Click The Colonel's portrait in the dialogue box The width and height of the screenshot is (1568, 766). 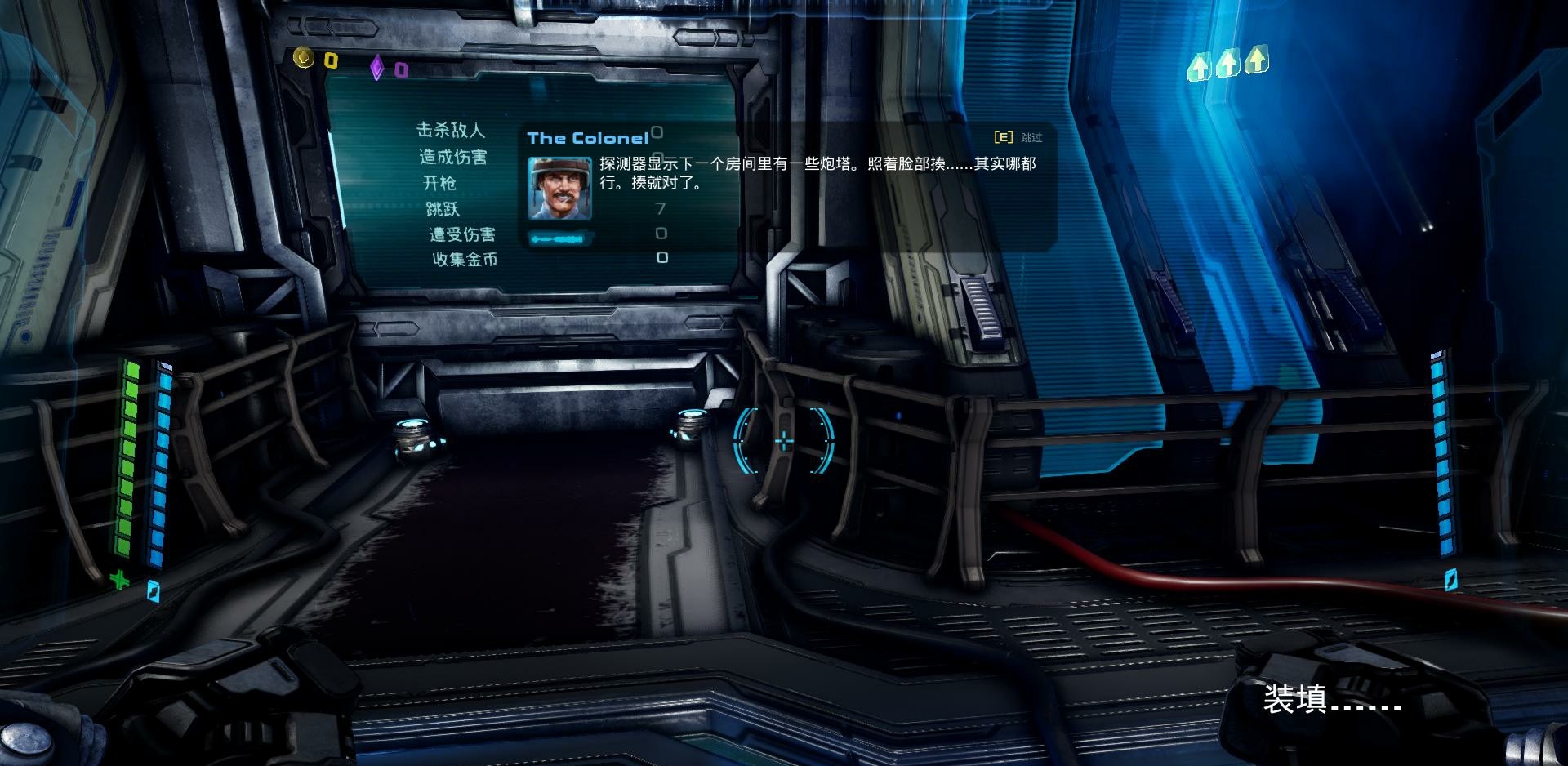click(x=559, y=189)
